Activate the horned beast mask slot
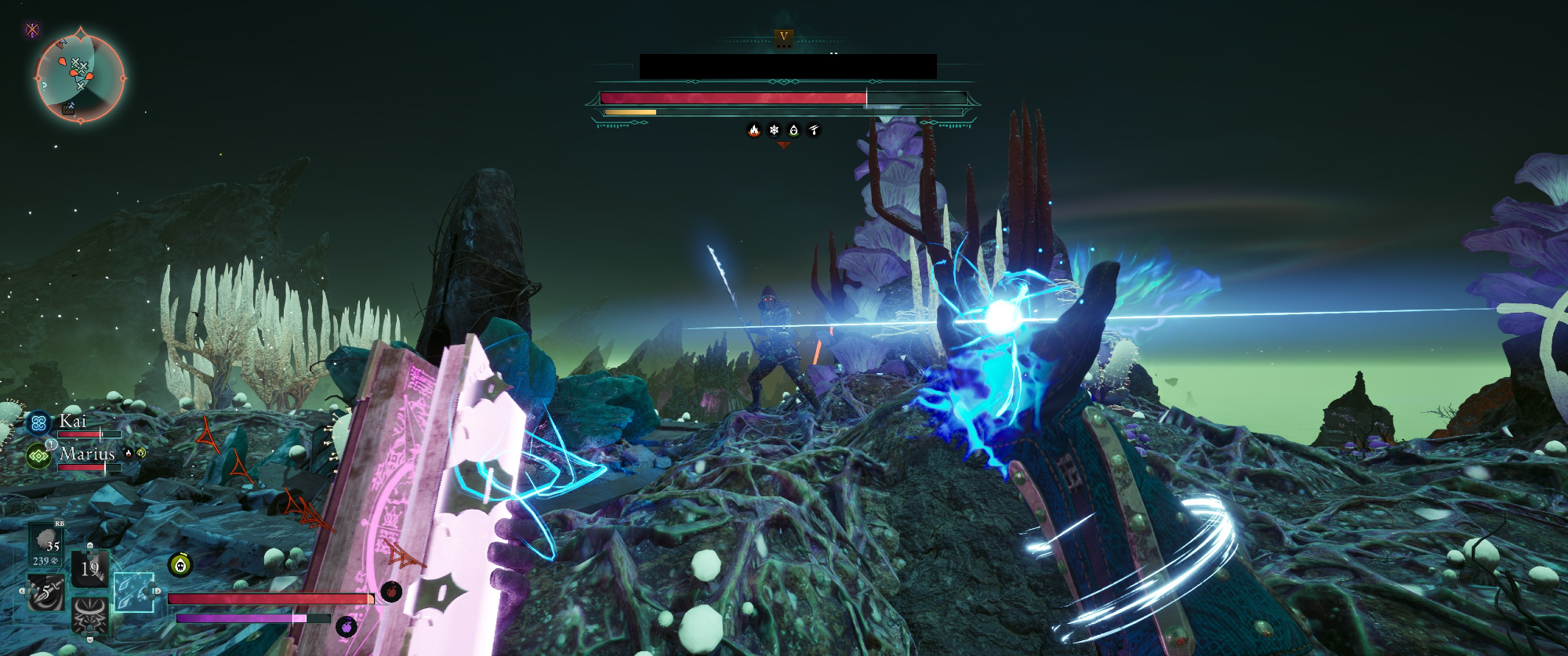Image resolution: width=1568 pixels, height=656 pixels. coord(89,615)
